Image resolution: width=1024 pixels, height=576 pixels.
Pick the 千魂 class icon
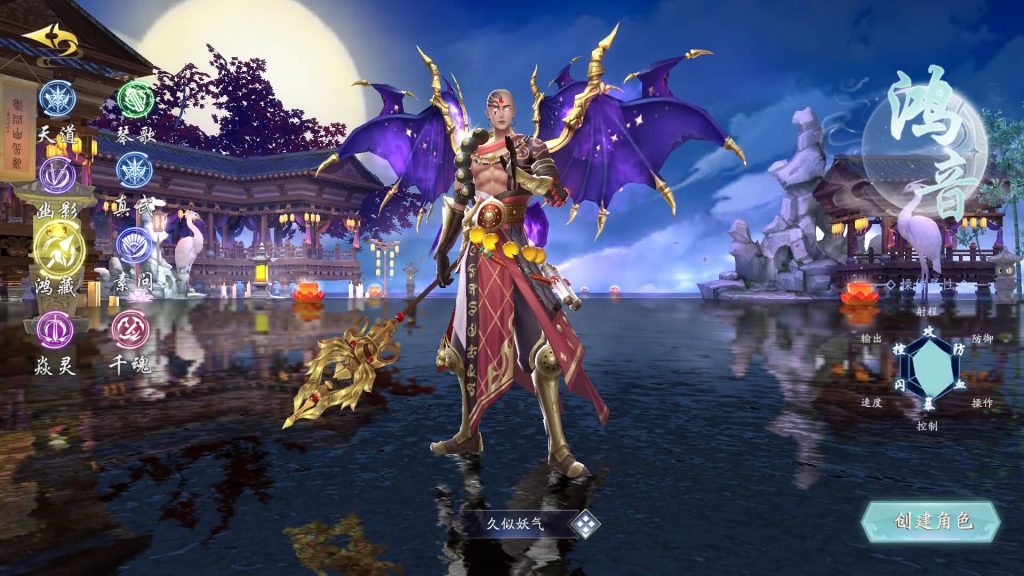click(x=129, y=328)
